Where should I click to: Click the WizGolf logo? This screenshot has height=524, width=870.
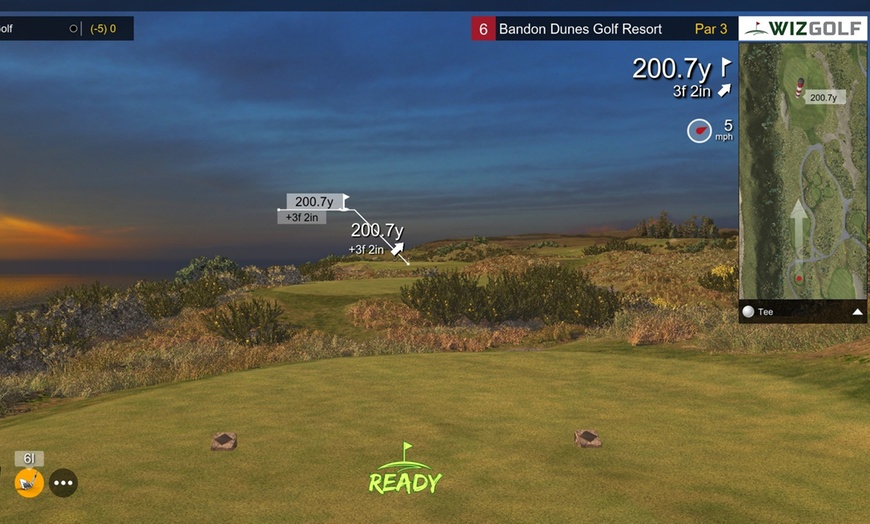pos(803,28)
